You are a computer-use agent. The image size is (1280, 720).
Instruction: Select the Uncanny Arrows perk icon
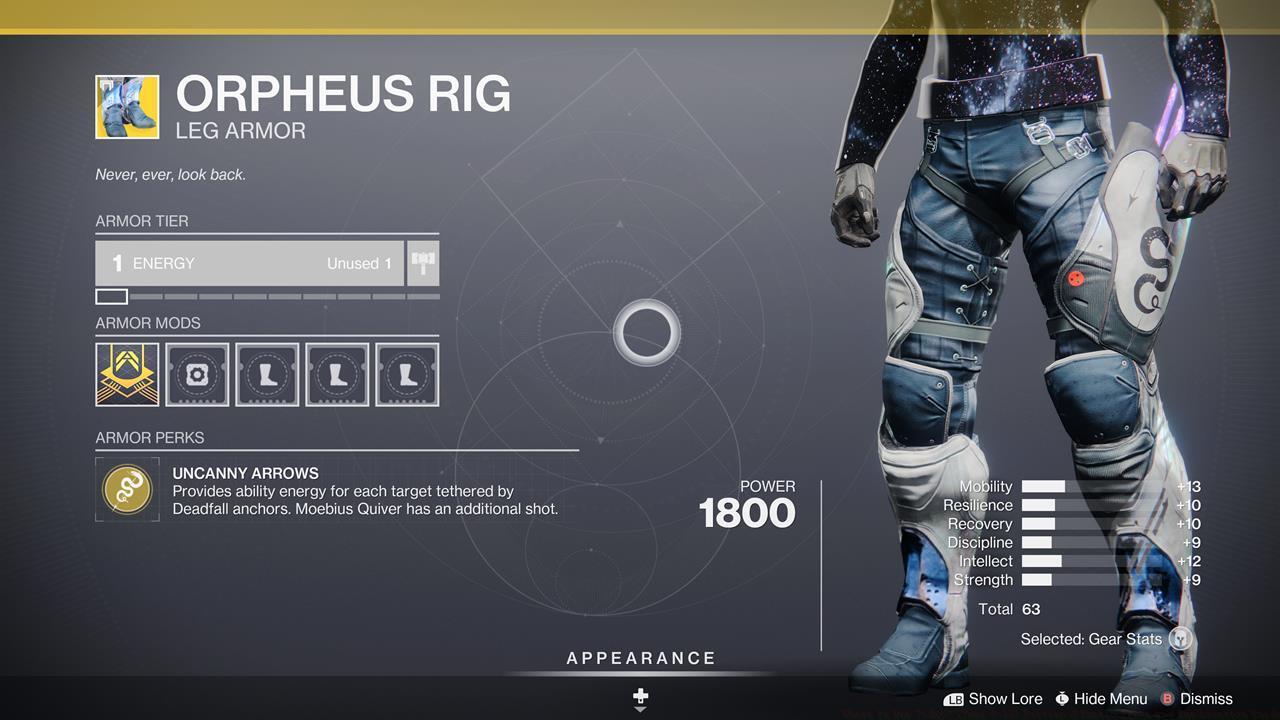127,489
